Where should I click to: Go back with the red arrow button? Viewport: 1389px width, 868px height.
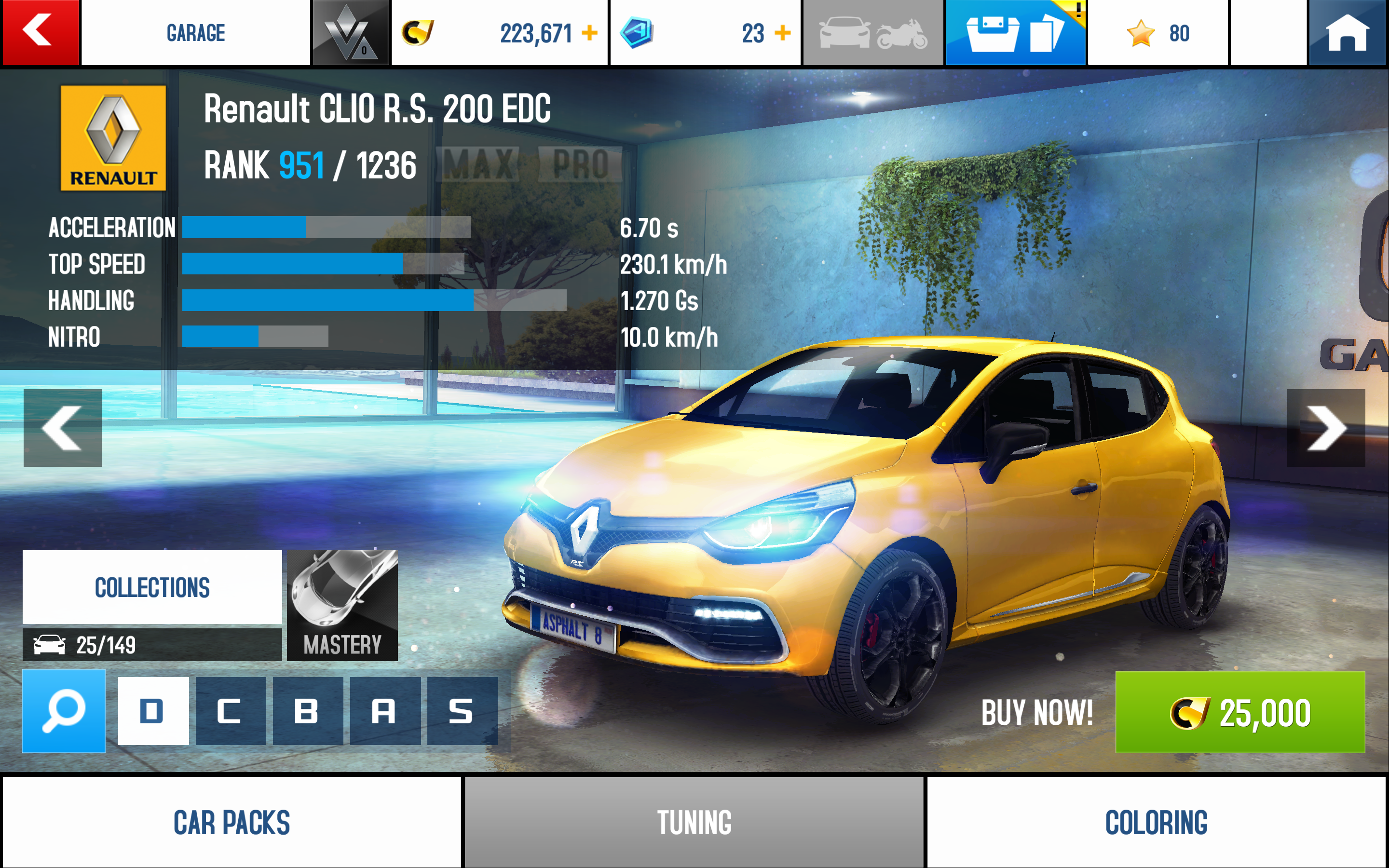pos(40,32)
